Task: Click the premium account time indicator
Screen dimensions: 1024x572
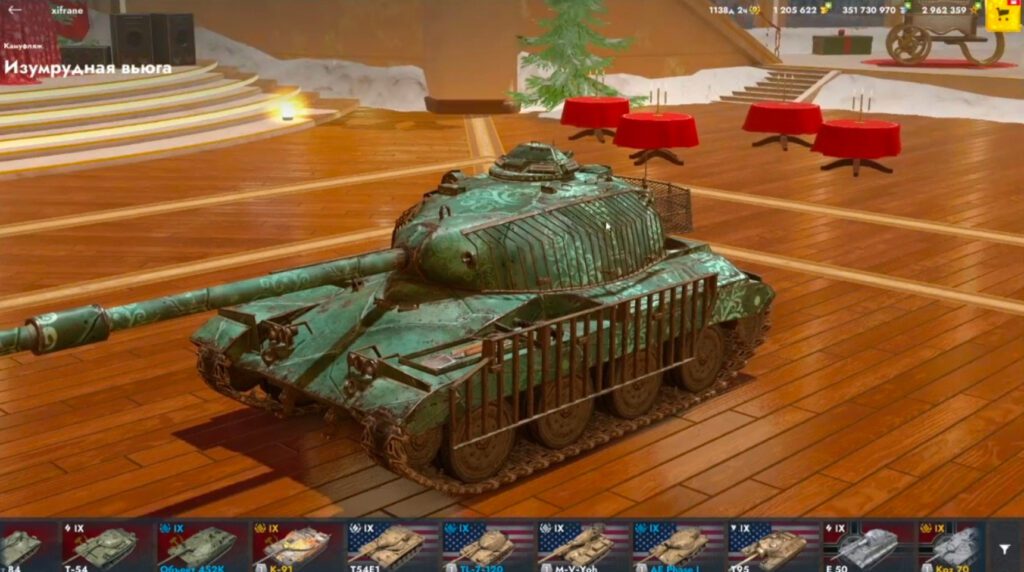Action: (733, 10)
